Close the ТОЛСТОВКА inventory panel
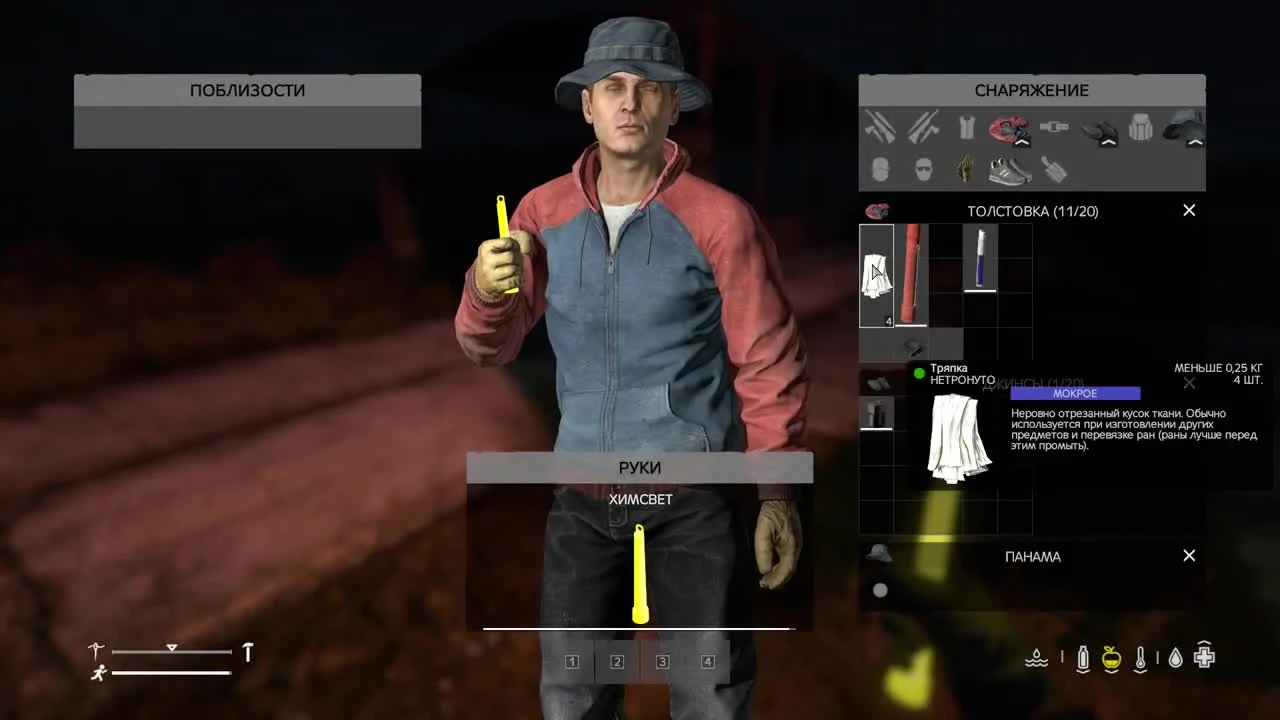The width and height of the screenshot is (1280, 720). click(1189, 211)
